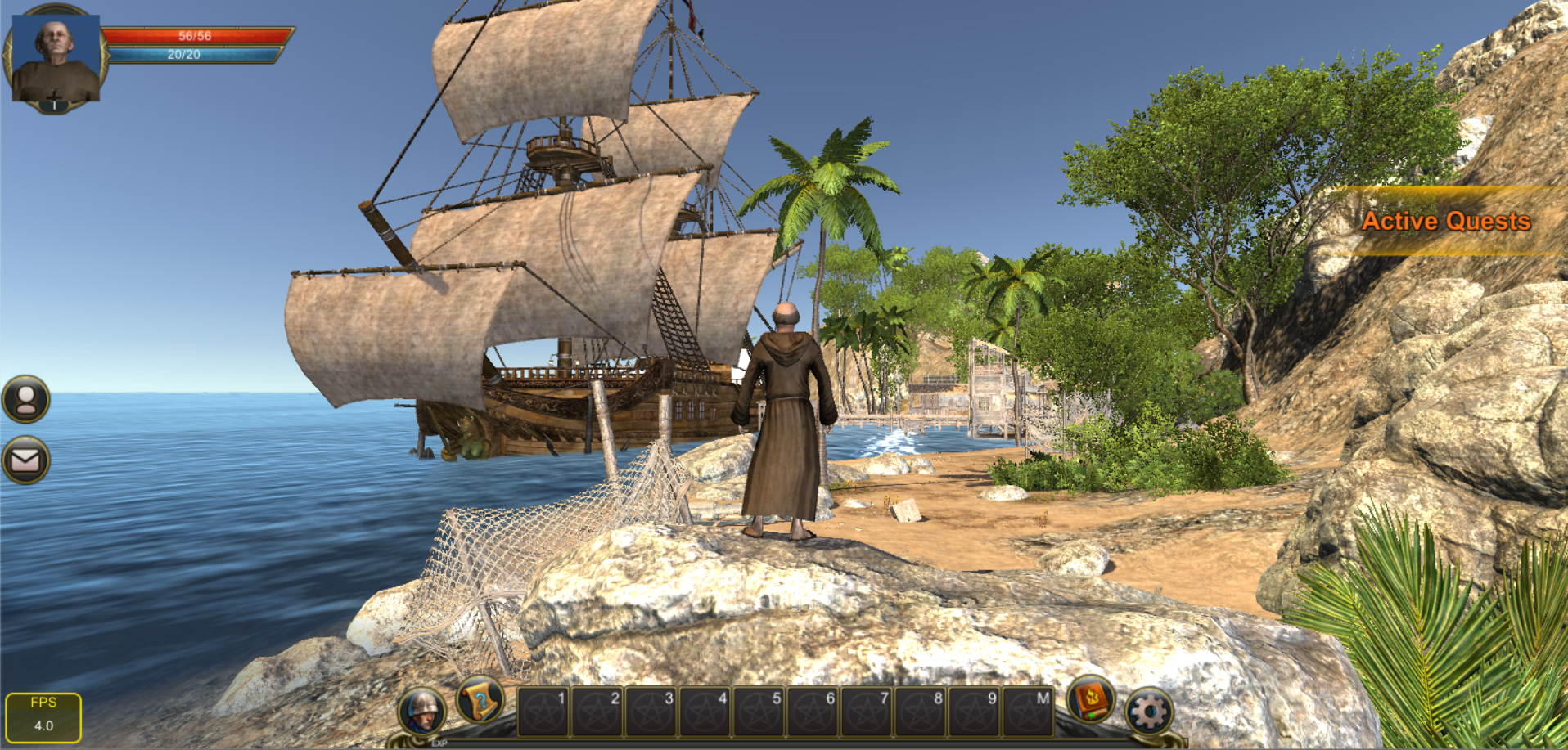1568x750 pixels.
Task: Open settings with the gear icon
Action: pyautogui.click(x=1149, y=711)
